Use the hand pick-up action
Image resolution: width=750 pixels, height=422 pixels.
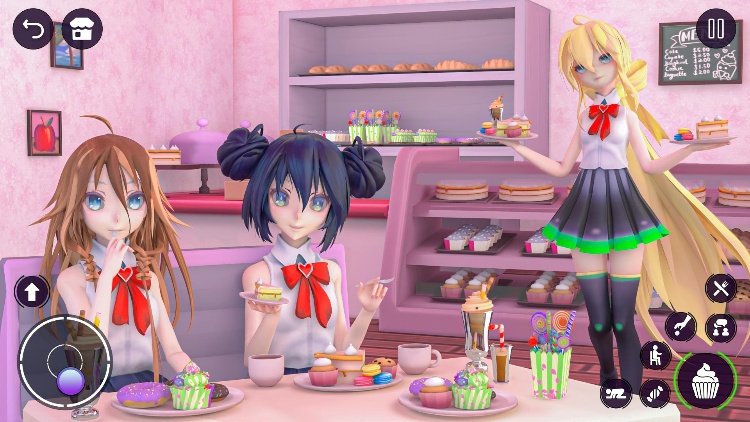click(681, 326)
